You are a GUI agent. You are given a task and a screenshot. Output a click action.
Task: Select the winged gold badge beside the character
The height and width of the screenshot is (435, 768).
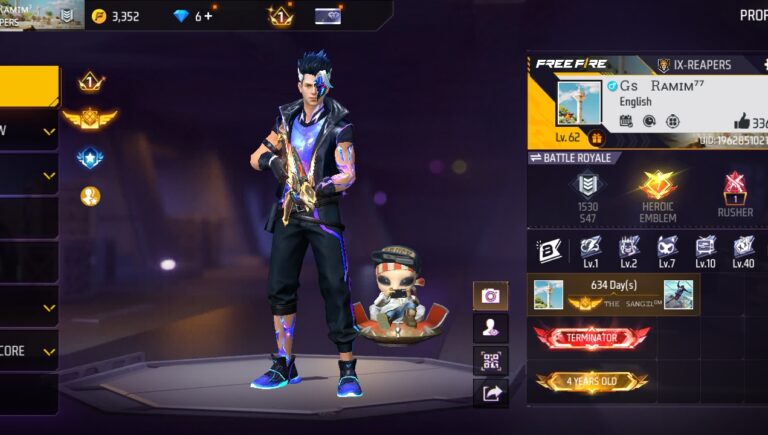(90, 119)
